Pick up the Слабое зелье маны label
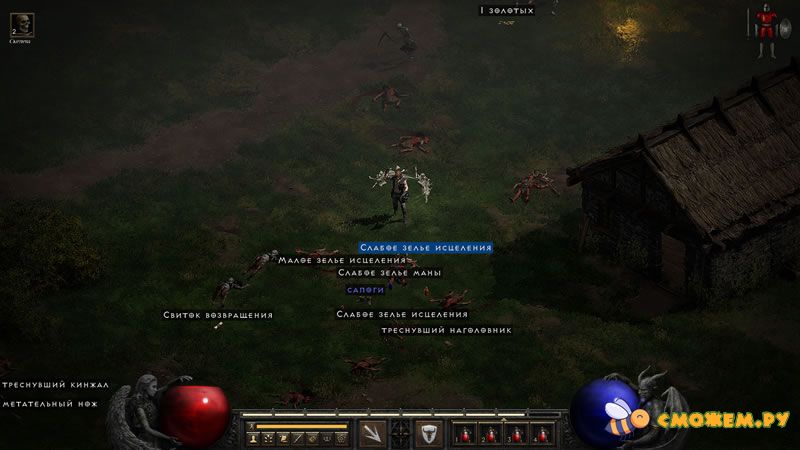 tap(389, 272)
